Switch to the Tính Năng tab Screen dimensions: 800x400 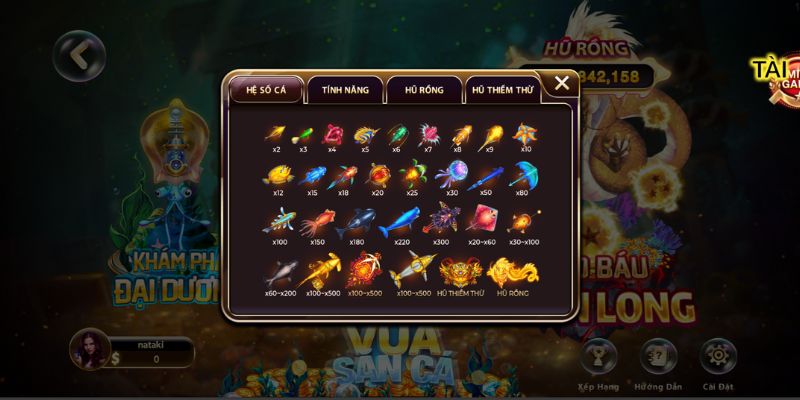click(x=345, y=90)
